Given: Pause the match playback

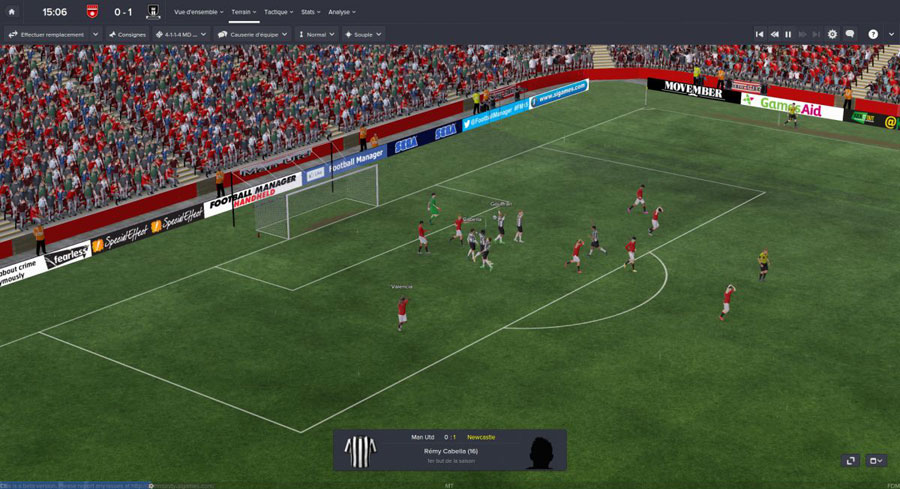Looking at the screenshot, I should point(788,34).
